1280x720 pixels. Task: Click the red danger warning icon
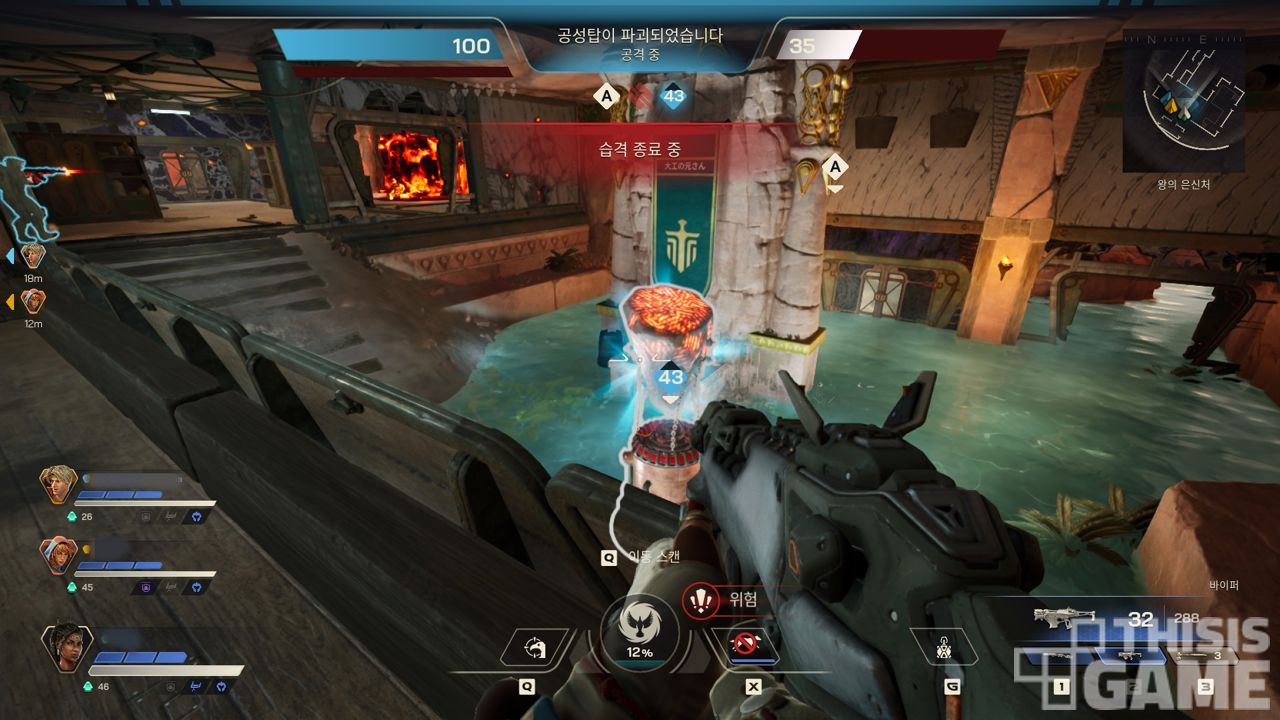pos(703,600)
